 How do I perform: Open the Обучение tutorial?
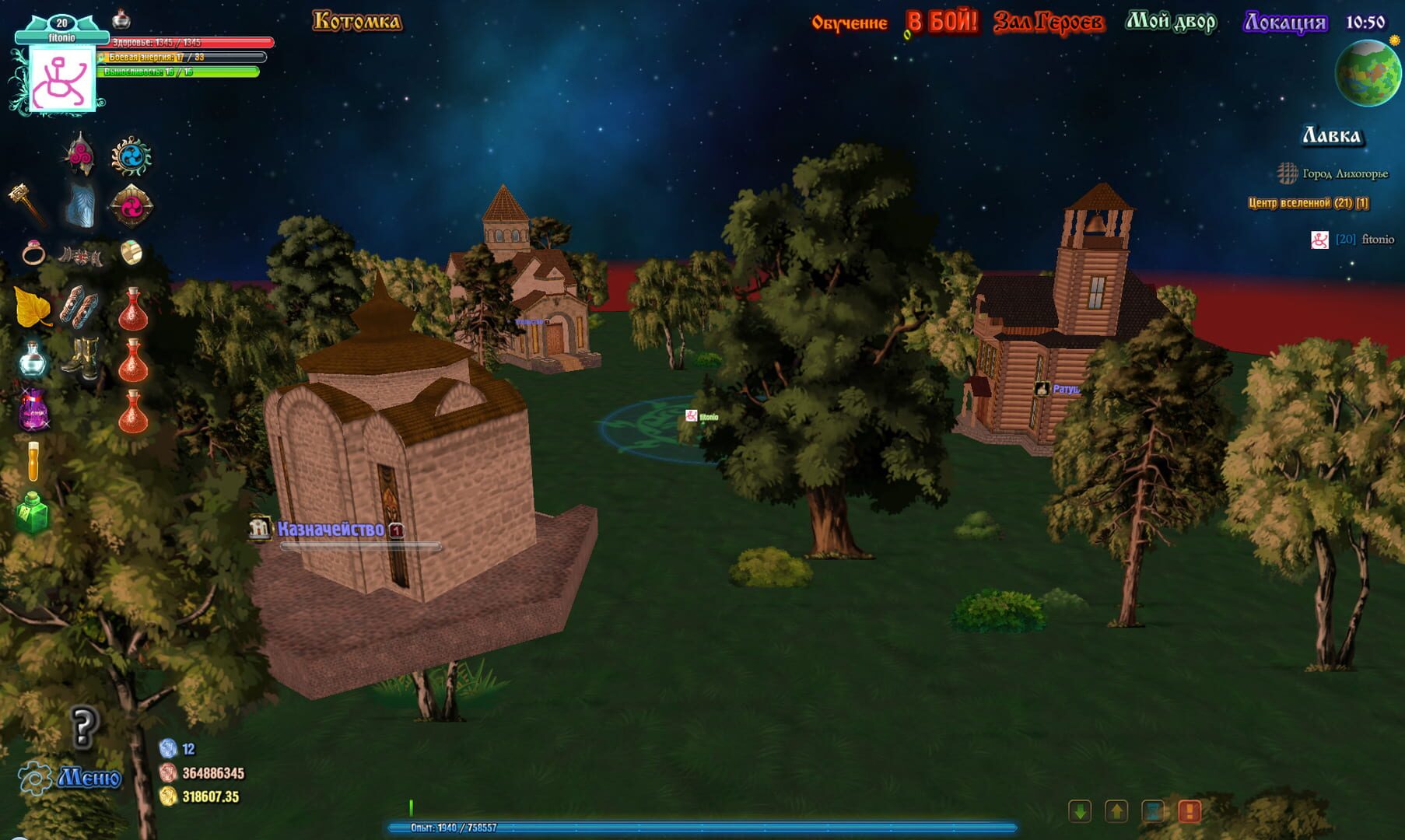(x=849, y=23)
